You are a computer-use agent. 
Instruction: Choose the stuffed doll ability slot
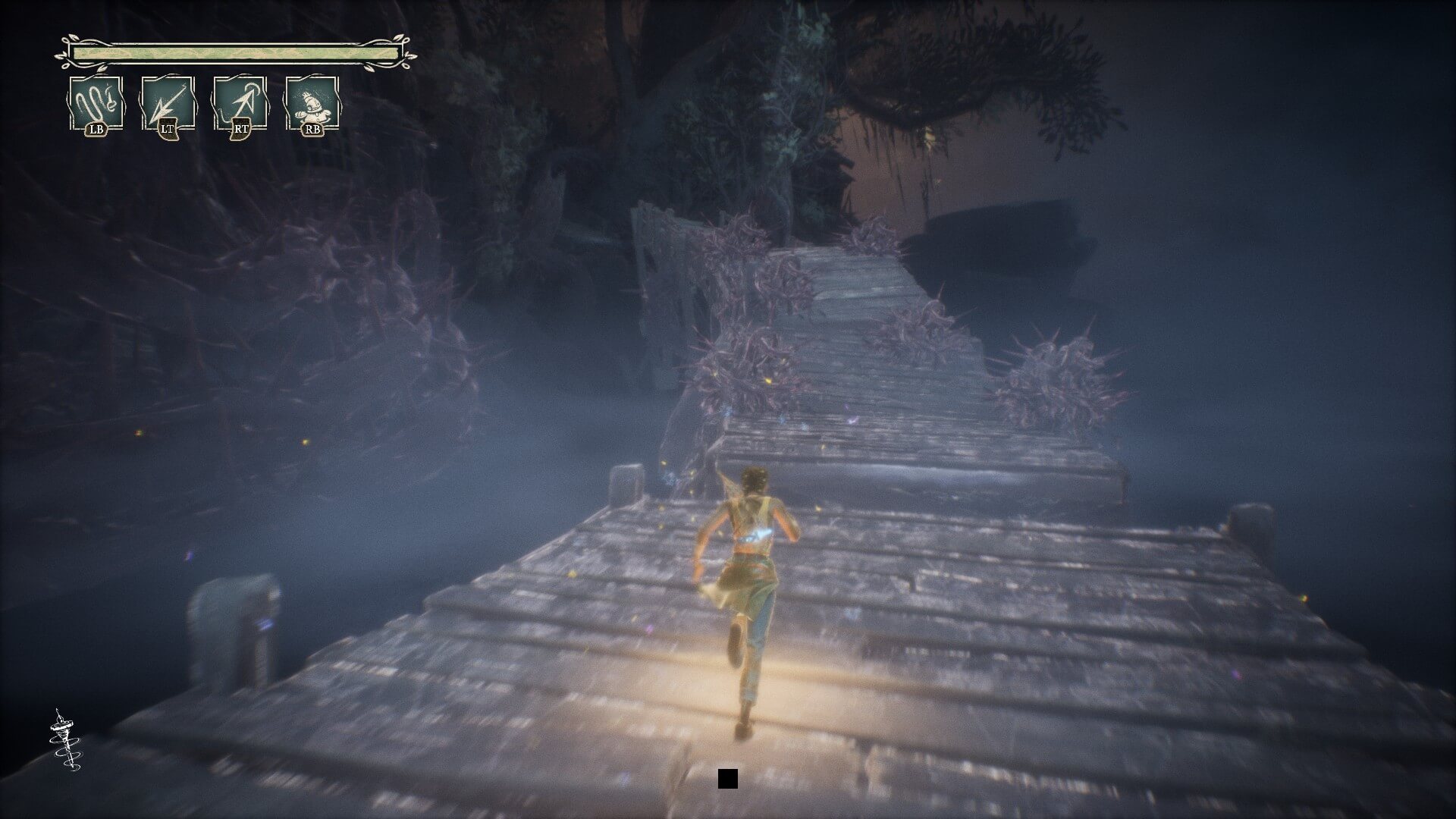[312, 103]
